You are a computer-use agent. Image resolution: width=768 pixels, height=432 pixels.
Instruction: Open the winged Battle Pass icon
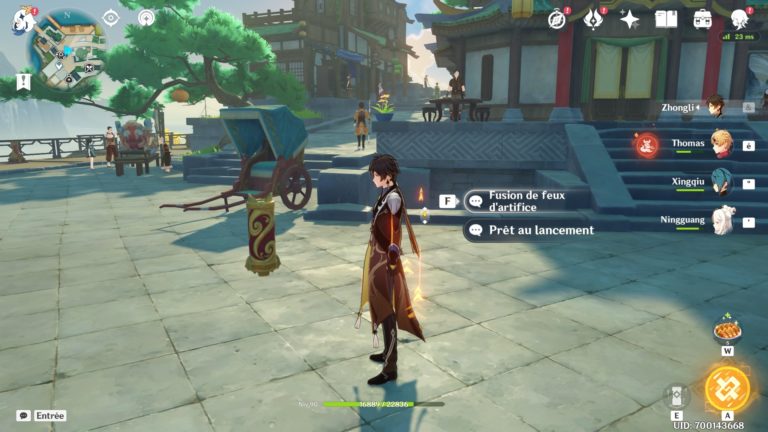[x=593, y=19]
